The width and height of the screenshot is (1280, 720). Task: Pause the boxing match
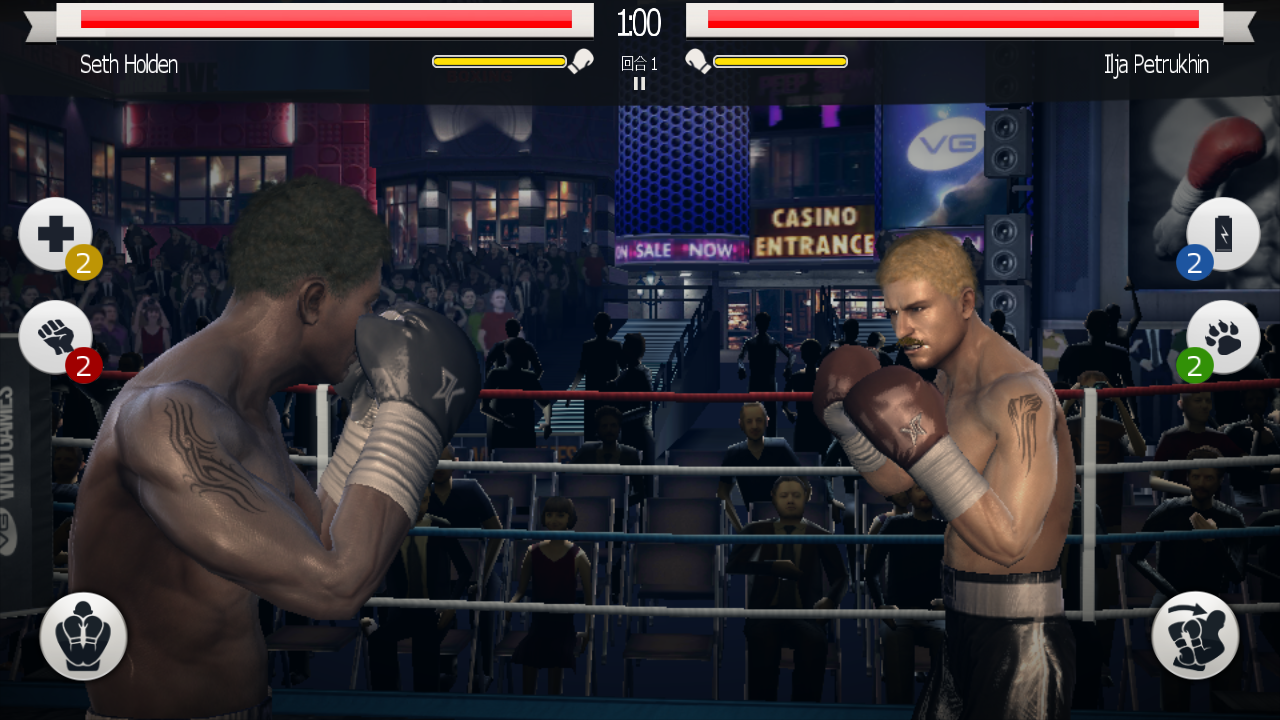(x=639, y=84)
